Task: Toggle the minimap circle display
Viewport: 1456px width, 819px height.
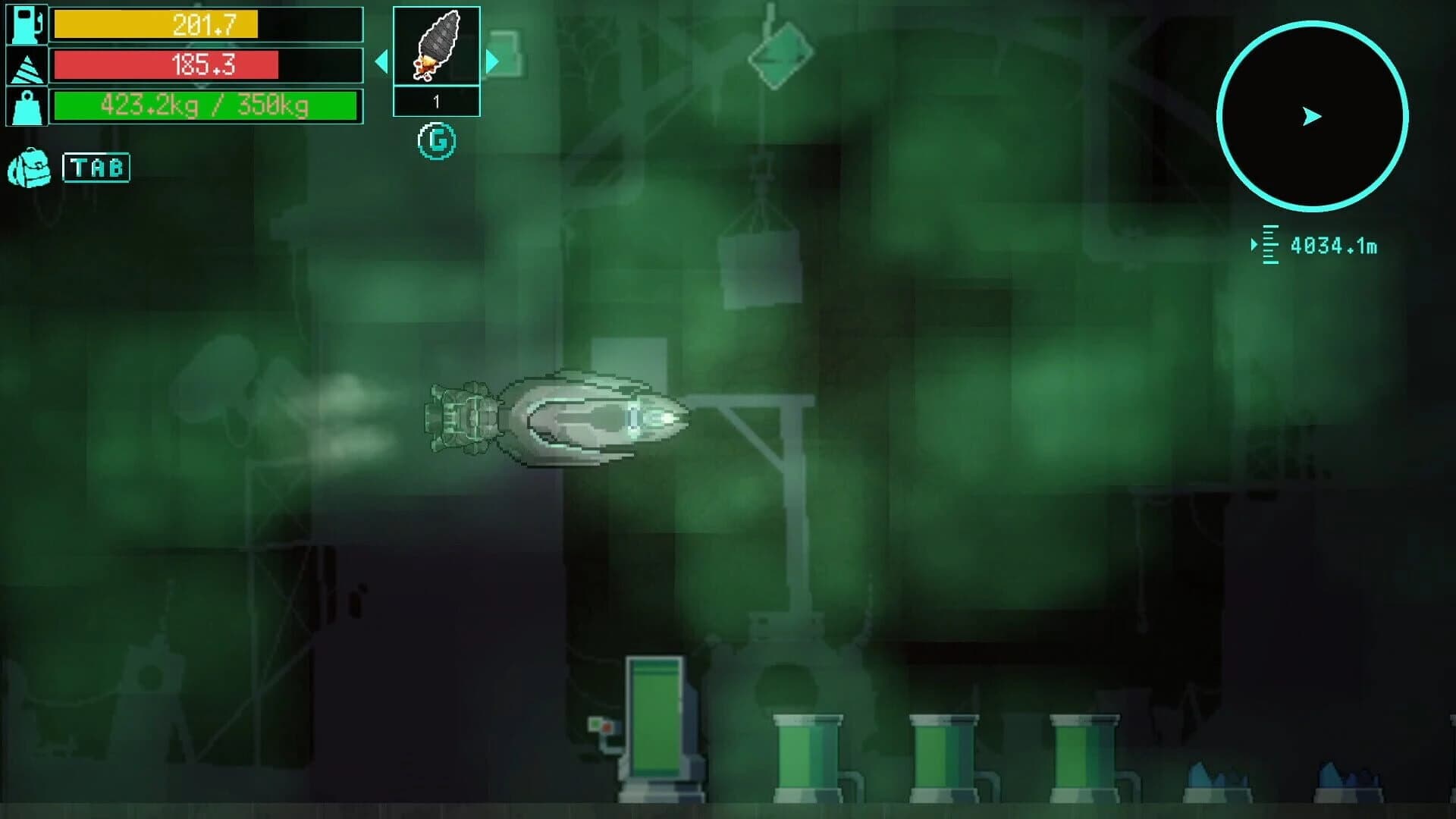Action: click(x=1312, y=114)
